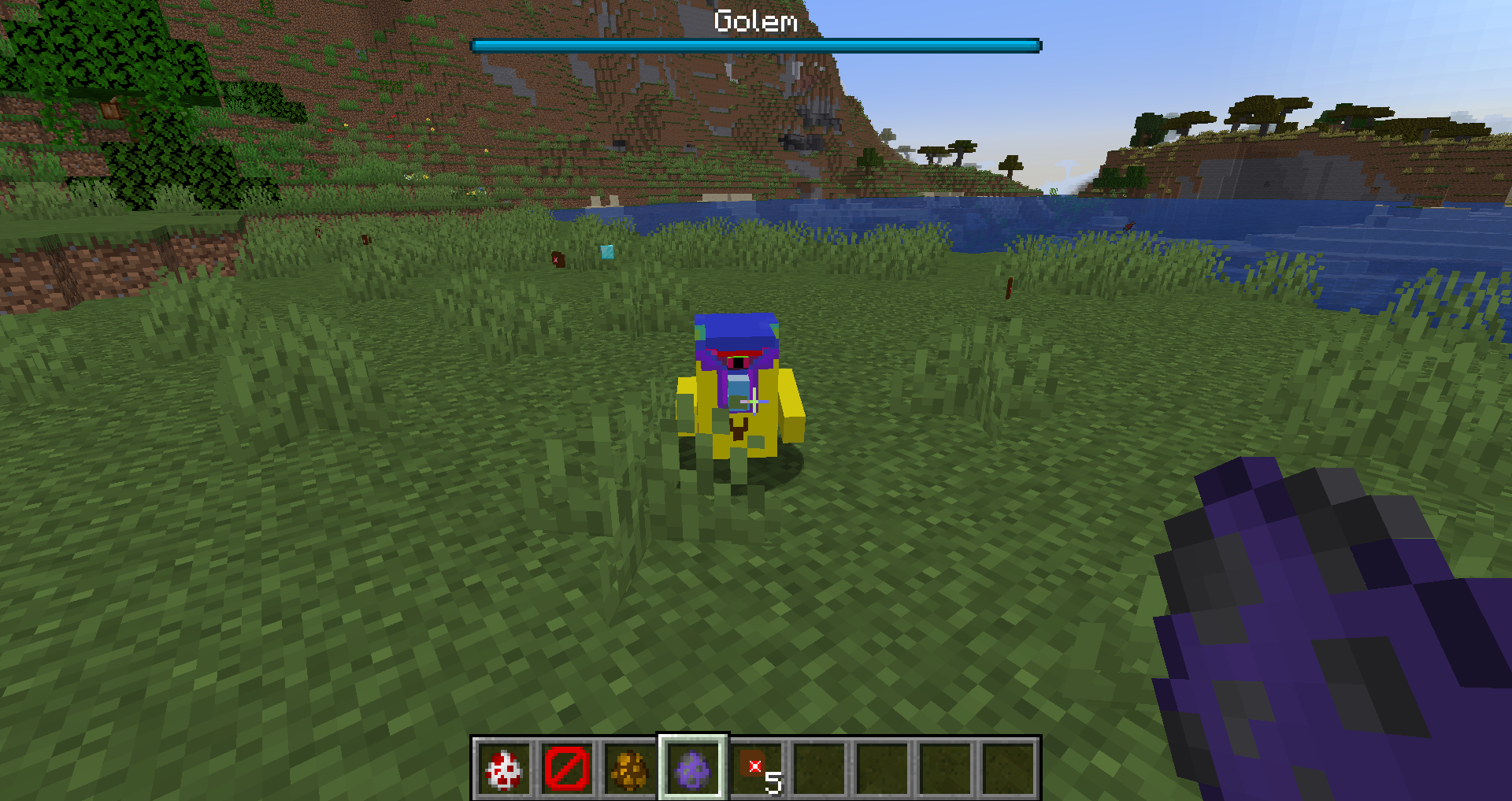
Task: Click the item number 5 in the hotbar
Action: (x=773, y=784)
